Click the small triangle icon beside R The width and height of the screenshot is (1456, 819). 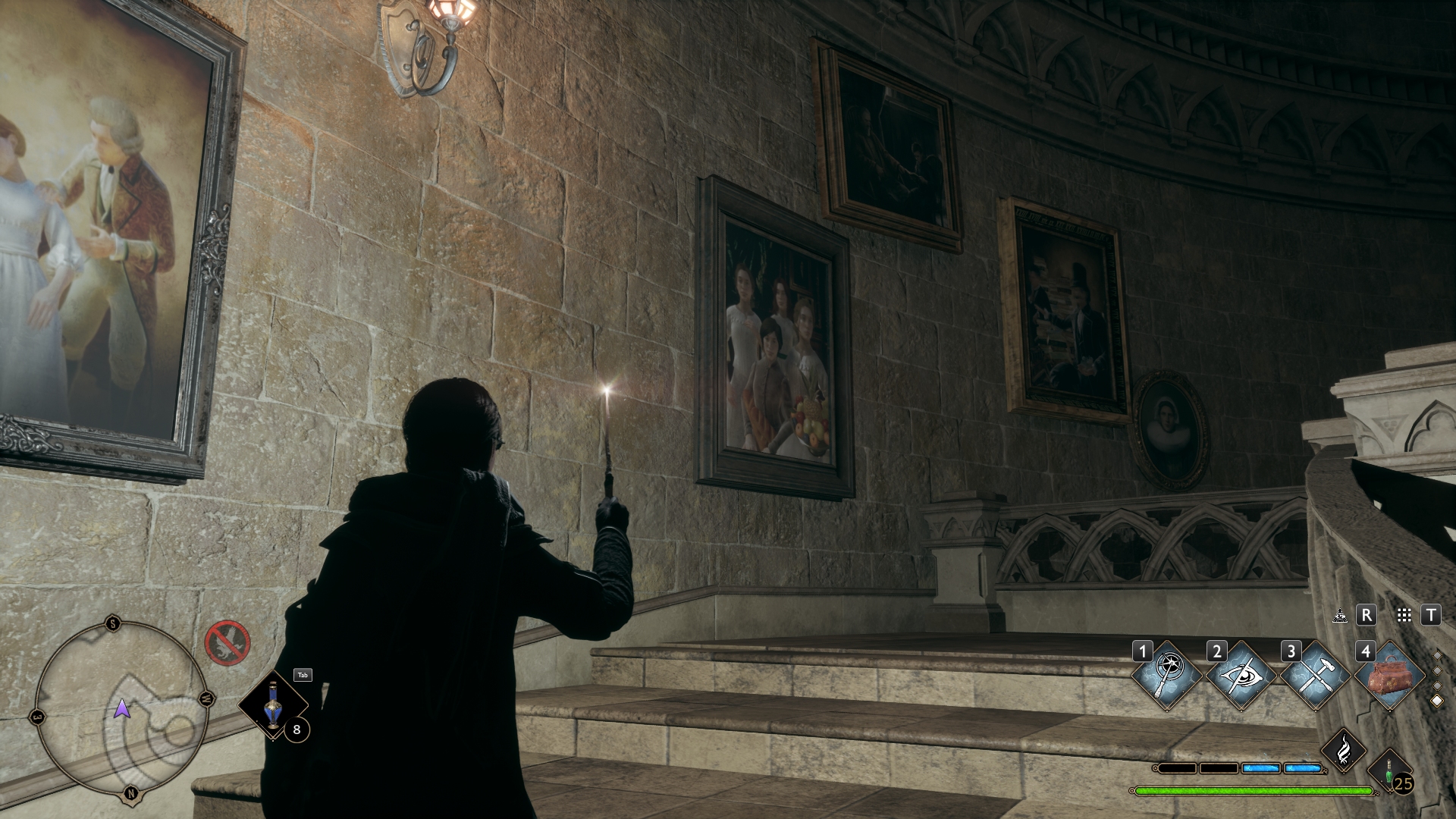point(1340,615)
